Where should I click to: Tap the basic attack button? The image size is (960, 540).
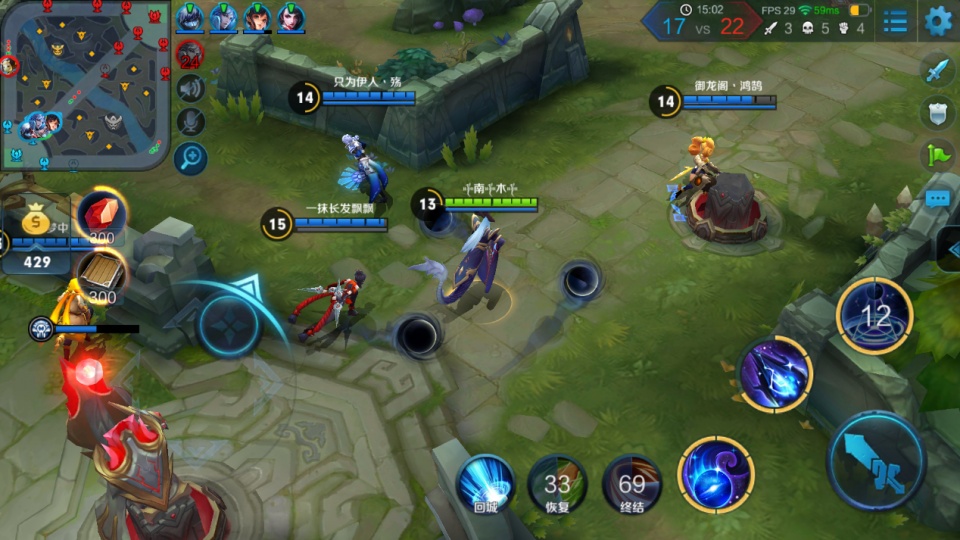876,461
